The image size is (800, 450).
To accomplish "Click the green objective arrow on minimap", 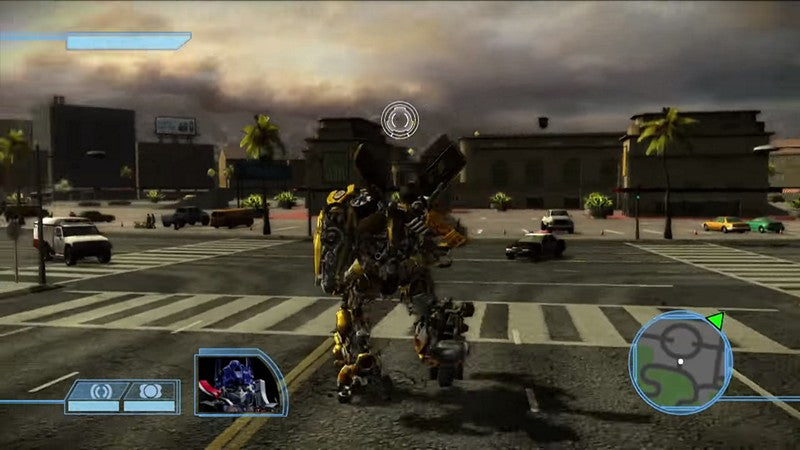I will tap(714, 321).
